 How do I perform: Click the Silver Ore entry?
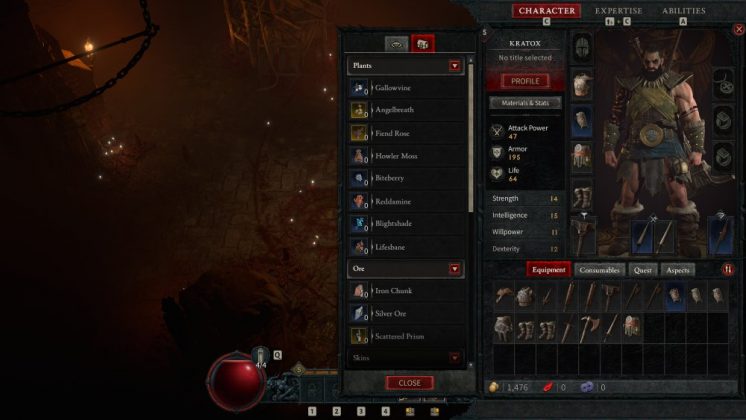(408, 313)
